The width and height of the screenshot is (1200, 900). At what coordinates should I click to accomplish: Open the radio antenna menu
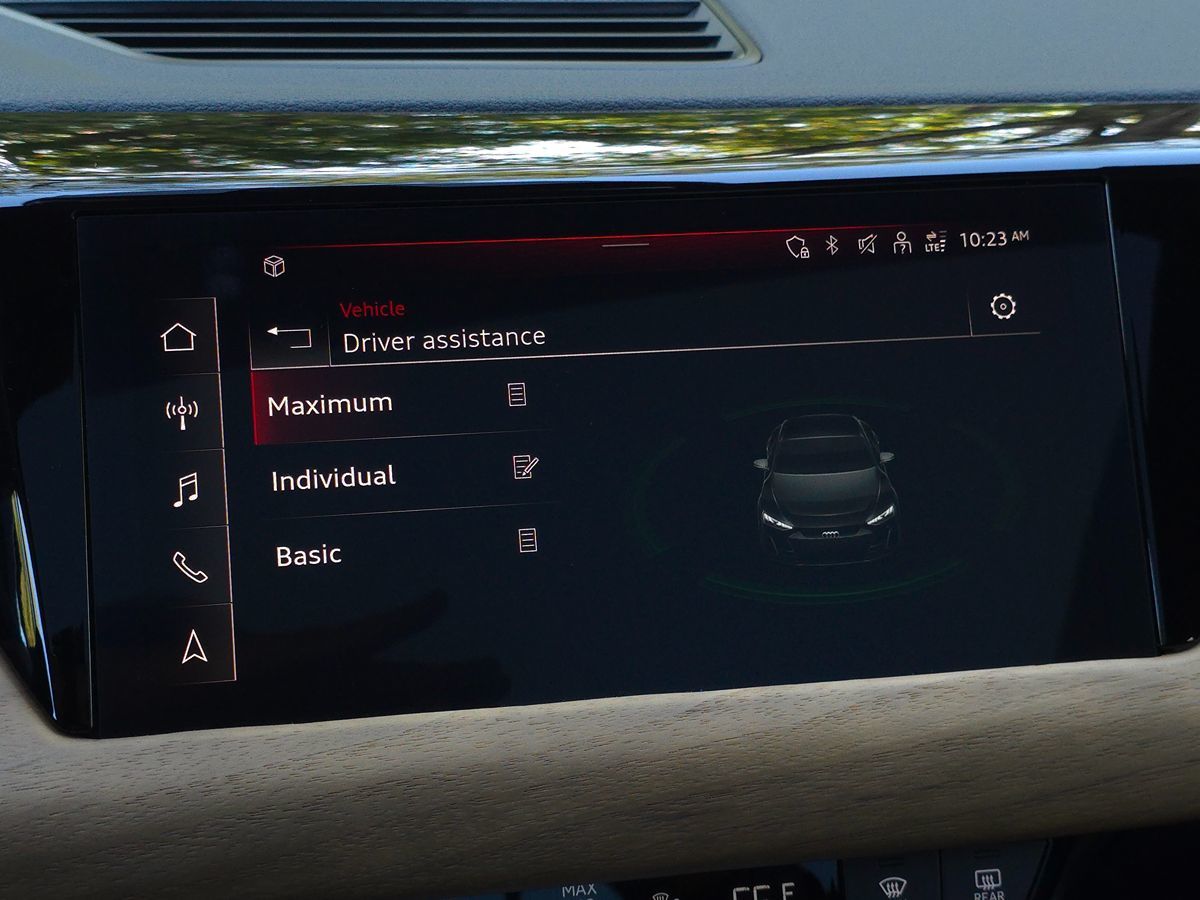(181, 410)
